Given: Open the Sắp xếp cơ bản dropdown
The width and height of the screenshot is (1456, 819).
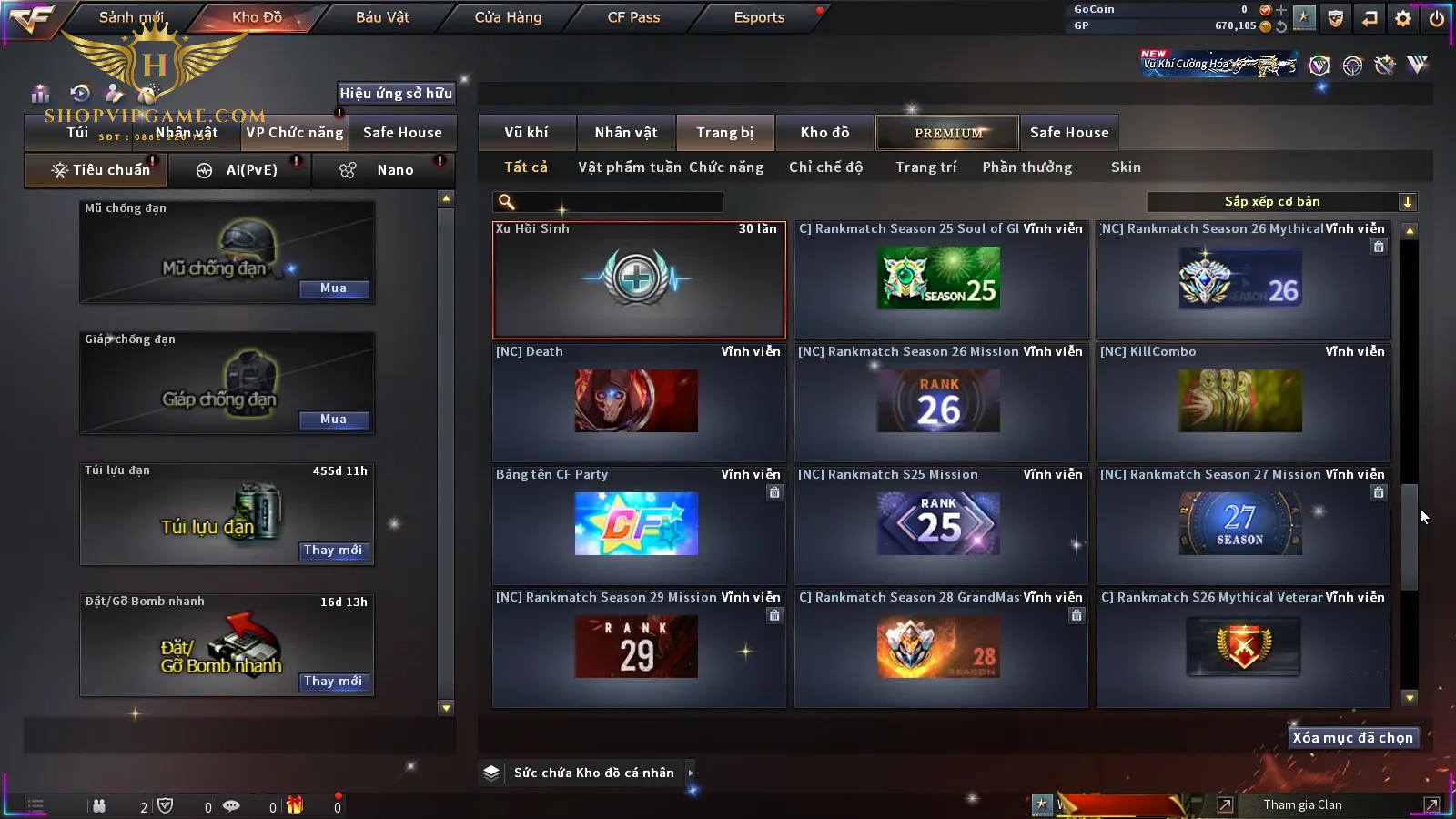Looking at the screenshot, I should tap(1281, 202).
